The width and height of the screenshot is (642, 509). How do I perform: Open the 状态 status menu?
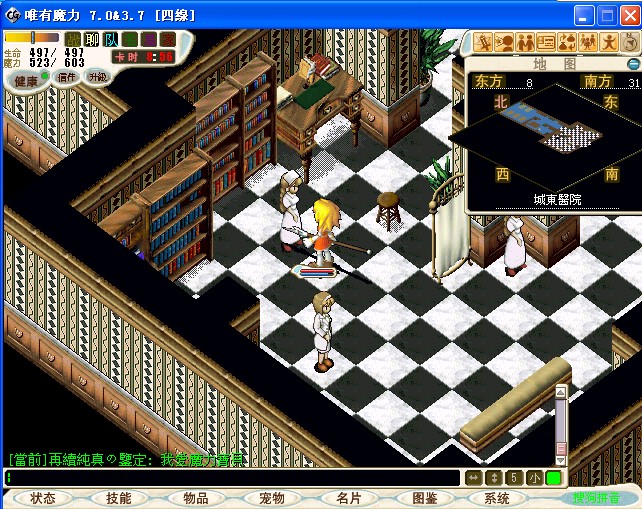point(43,498)
